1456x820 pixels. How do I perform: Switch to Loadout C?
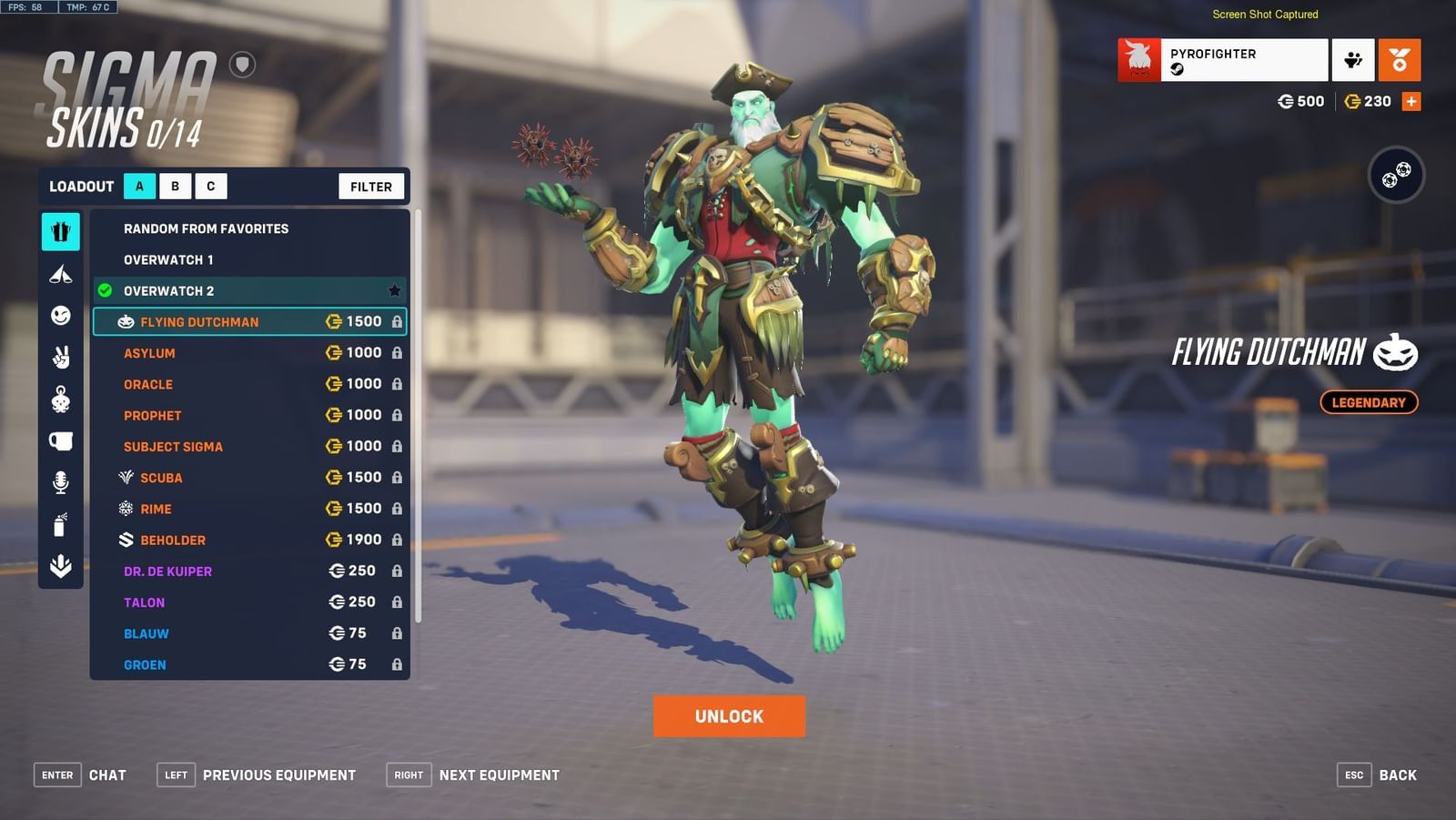(210, 186)
